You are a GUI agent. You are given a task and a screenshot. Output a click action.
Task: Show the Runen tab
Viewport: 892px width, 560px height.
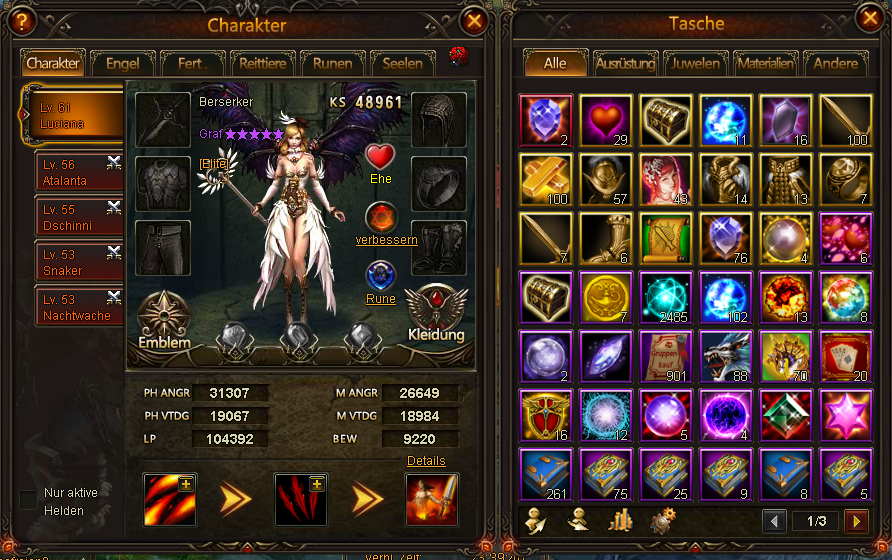(332, 63)
